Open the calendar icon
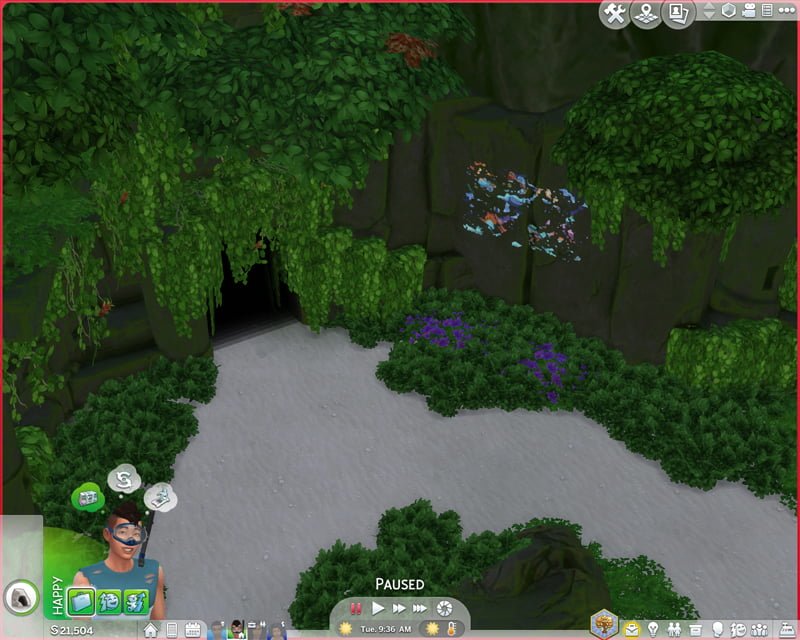Viewport: 800px width, 640px height. pos(193,630)
